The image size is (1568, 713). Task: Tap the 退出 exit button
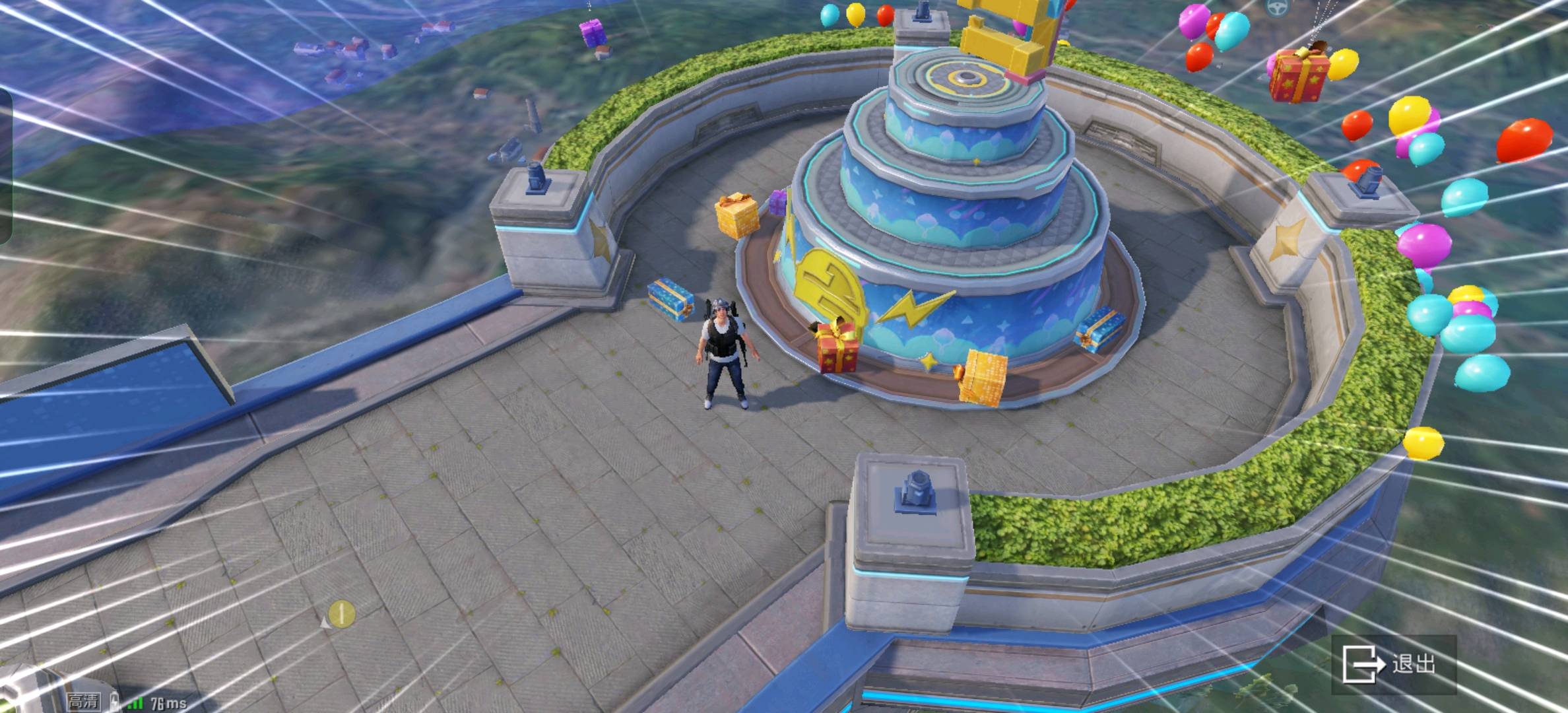1393,664
